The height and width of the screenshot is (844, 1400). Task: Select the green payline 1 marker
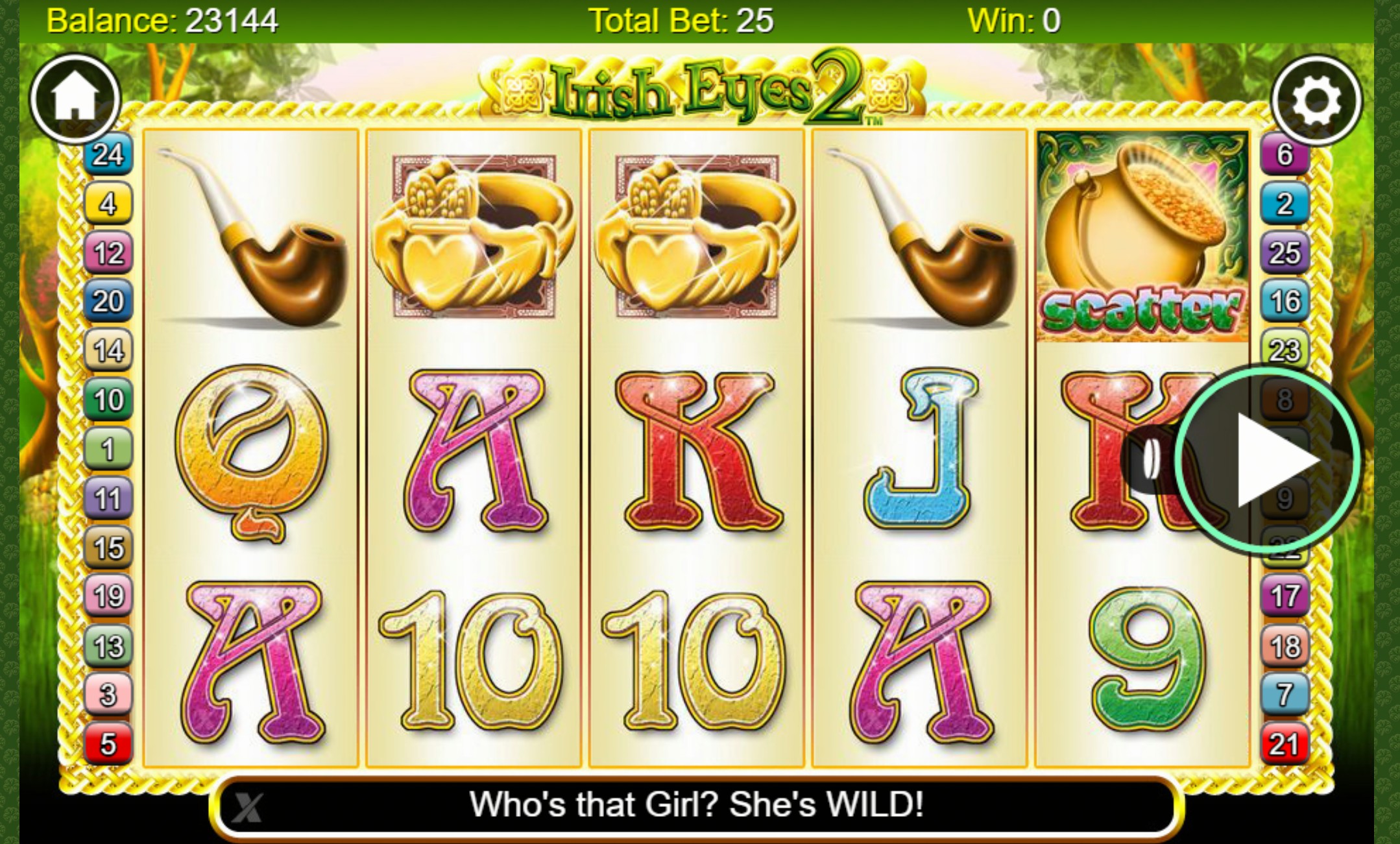tap(108, 449)
